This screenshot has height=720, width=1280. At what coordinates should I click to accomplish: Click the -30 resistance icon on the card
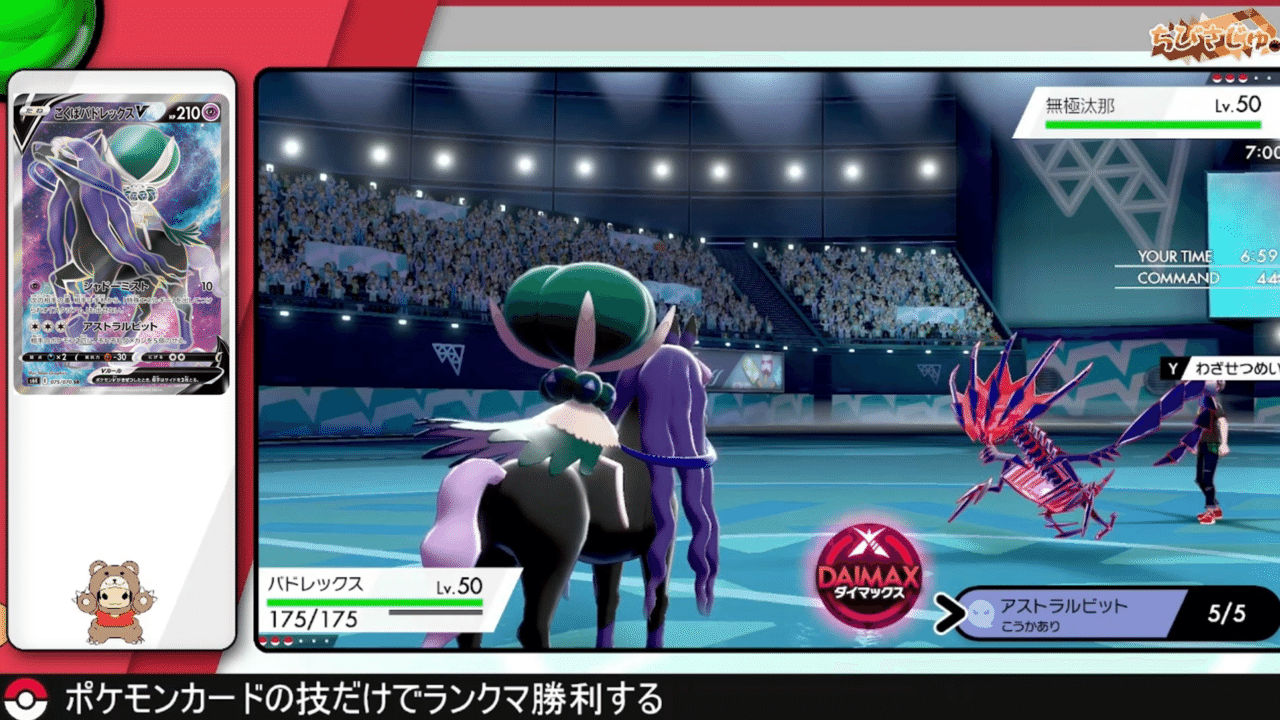[113, 355]
